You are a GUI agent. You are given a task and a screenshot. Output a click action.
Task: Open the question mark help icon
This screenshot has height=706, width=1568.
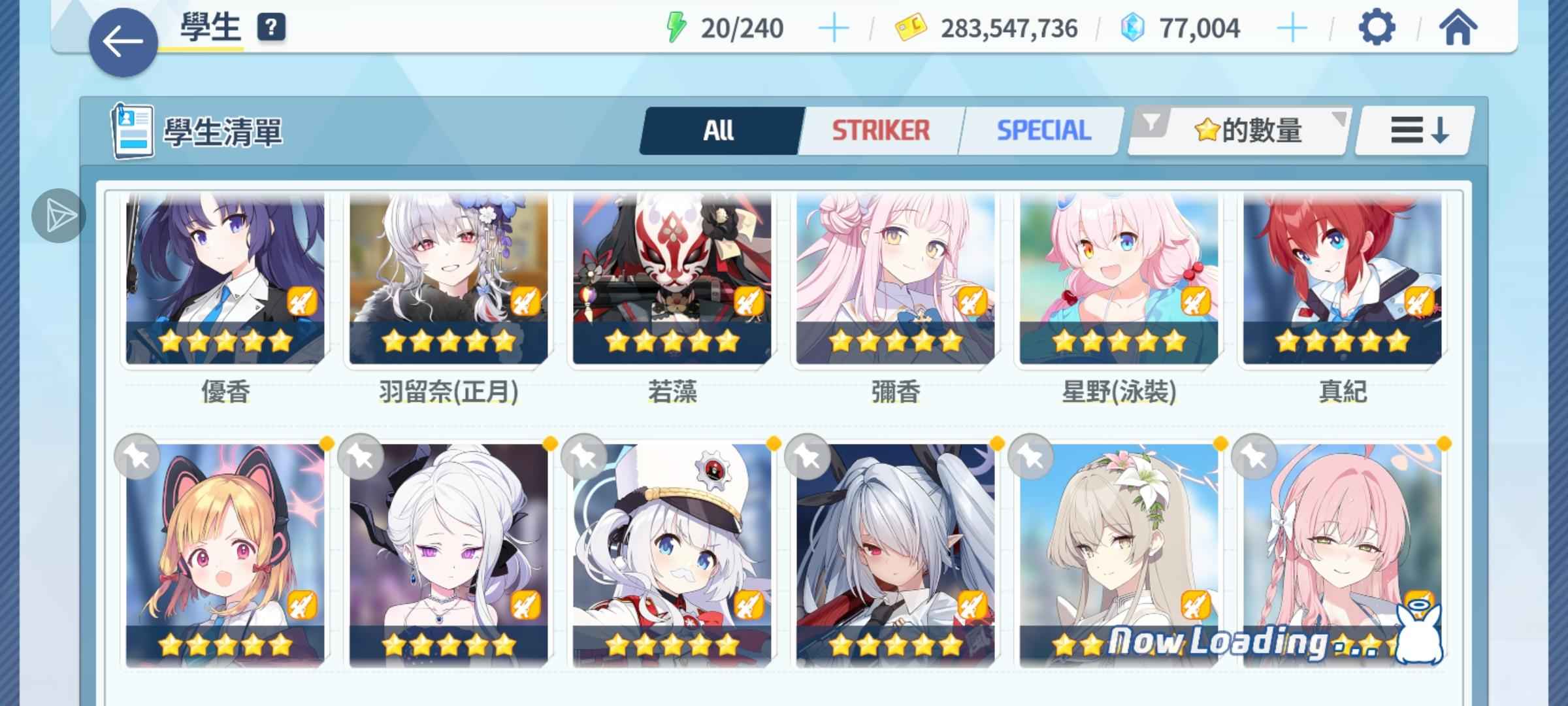(x=271, y=27)
